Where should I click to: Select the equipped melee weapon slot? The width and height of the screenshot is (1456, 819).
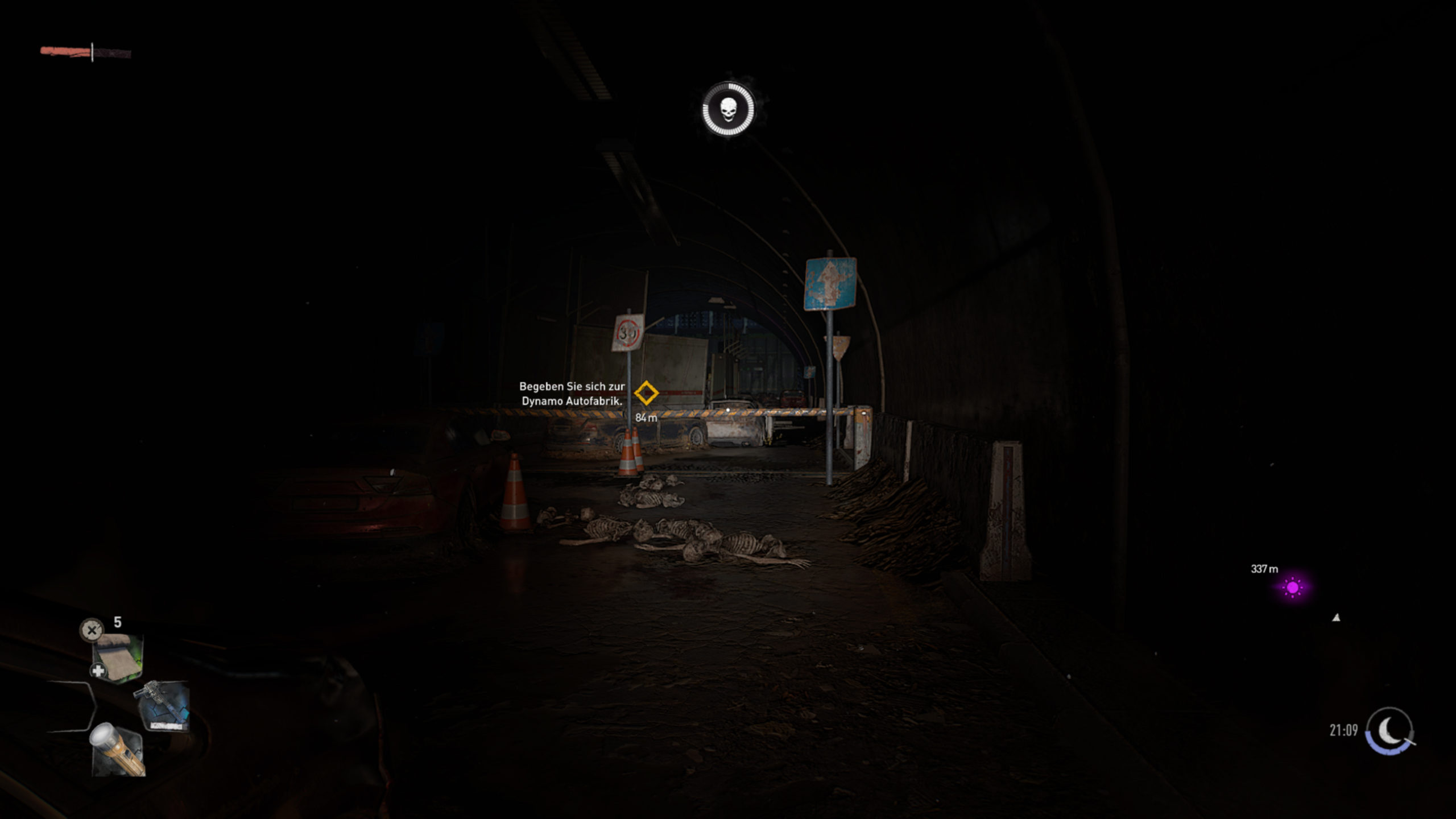pyautogui.click(x=163, y=706)
